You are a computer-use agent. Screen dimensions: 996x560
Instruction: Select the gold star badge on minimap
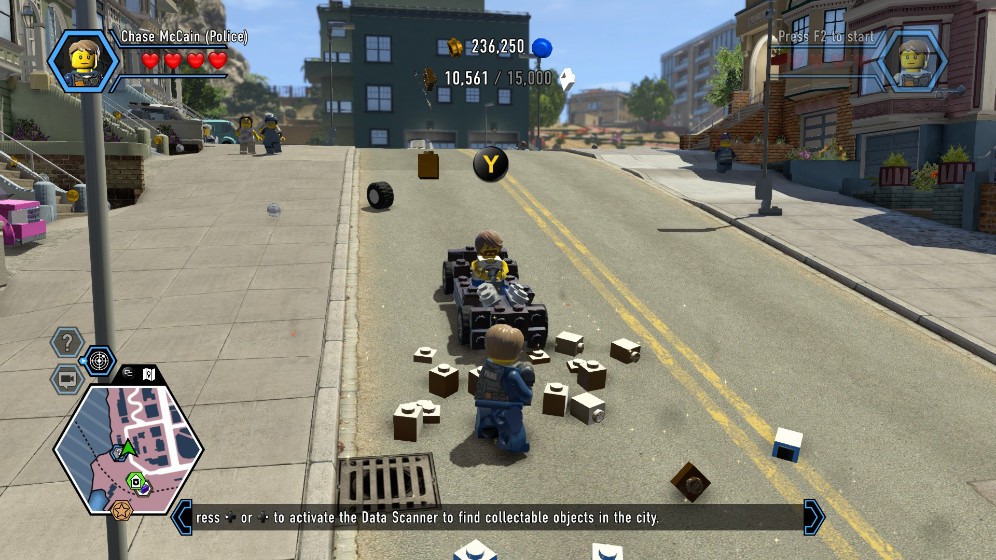point(122,510)
